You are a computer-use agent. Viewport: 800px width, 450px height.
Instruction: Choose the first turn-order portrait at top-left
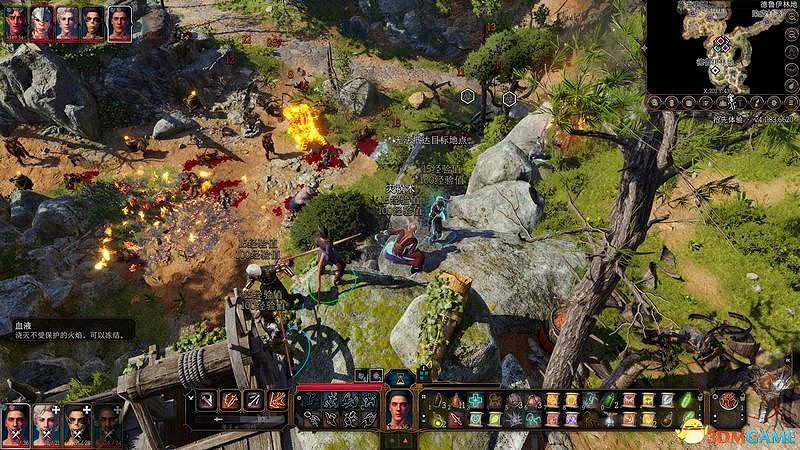16,22
